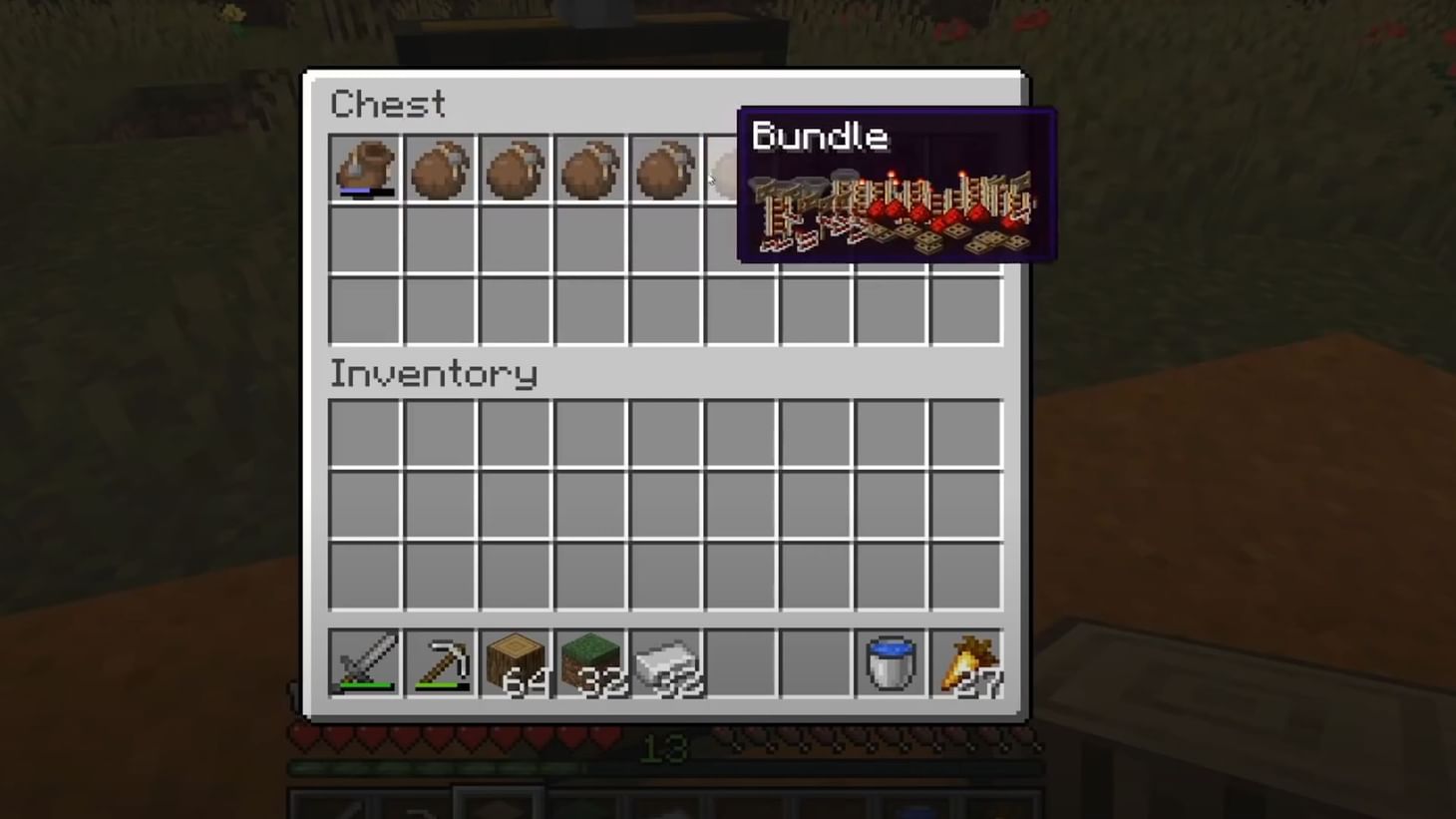The height and width of the screenshot is (819, 1456).
Task: Grab the stack of 32 grass blocks
Action: (589, 663)
